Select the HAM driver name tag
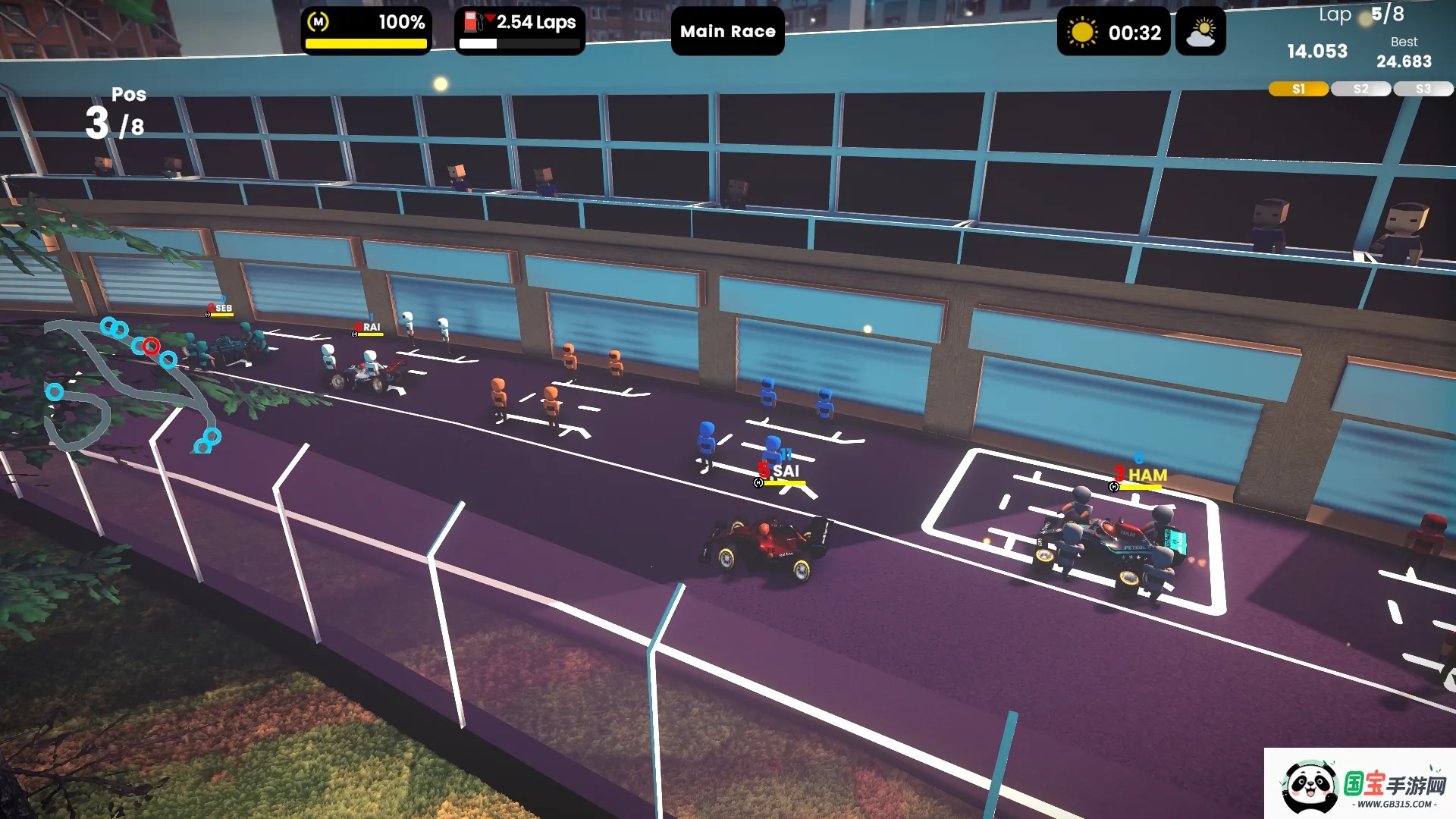This screenshot has height=819, width=1456. [x=1147, y=475]
